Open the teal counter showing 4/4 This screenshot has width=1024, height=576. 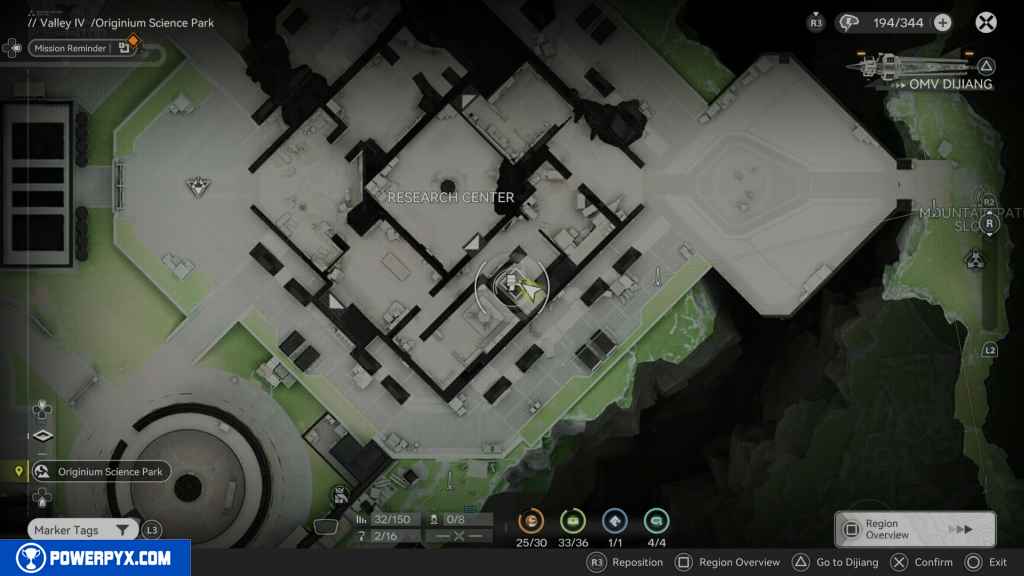tap(657, 520)
